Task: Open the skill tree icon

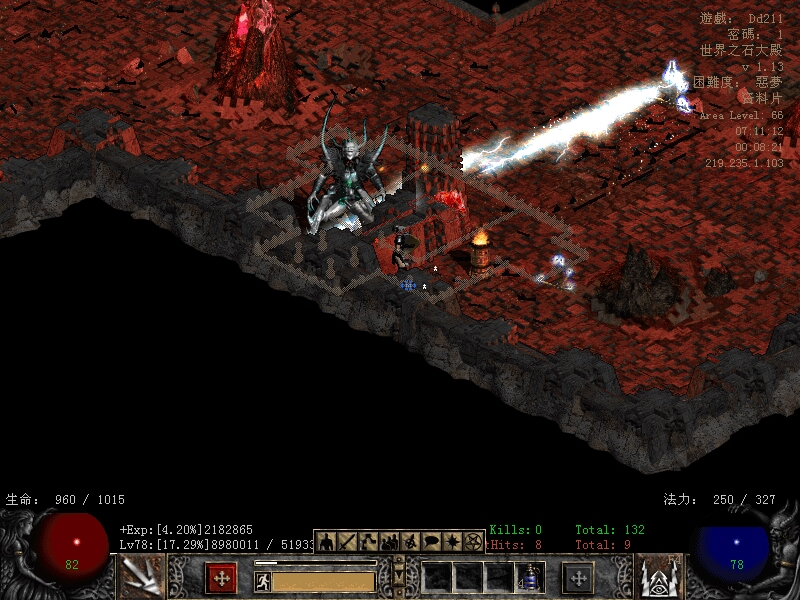Action: tap(368, 541)
